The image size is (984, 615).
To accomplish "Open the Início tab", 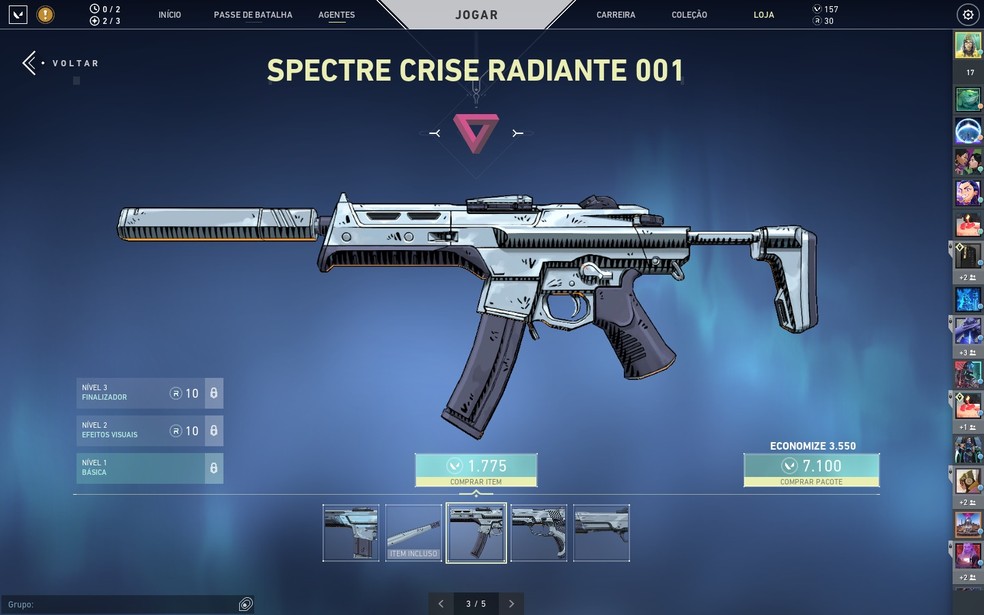I will click(170, 15).
